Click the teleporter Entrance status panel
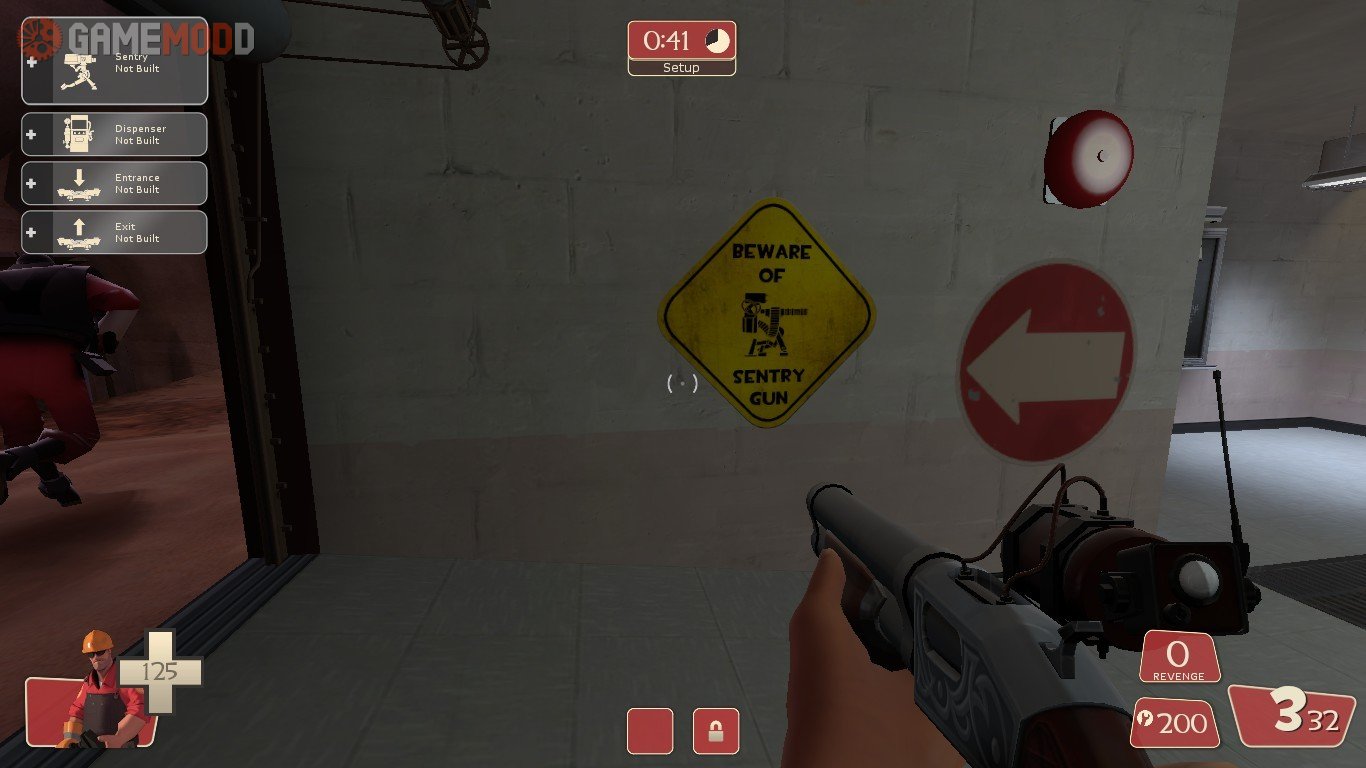Viewport: 1366px width, 768px height. 114,183
